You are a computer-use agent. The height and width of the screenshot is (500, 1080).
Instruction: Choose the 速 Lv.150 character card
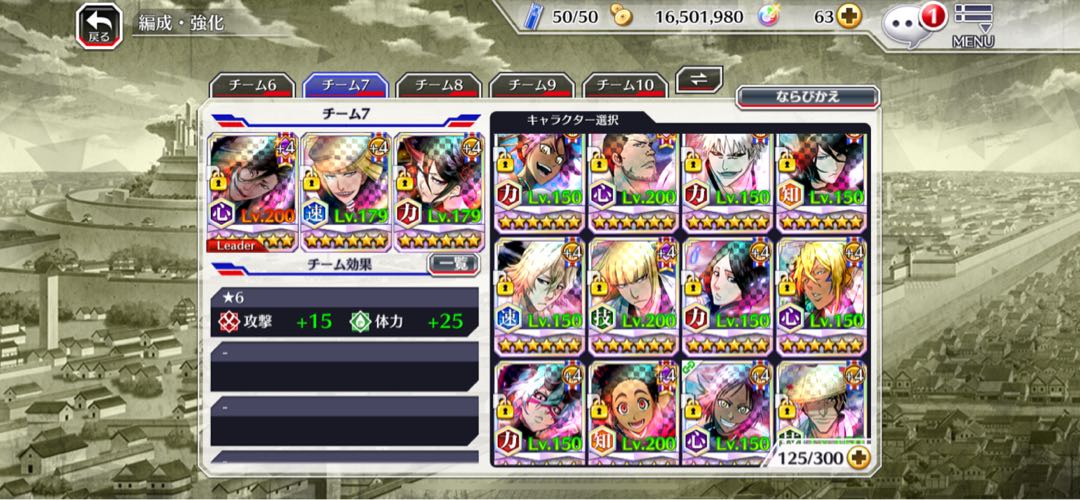tap(539, 295)
